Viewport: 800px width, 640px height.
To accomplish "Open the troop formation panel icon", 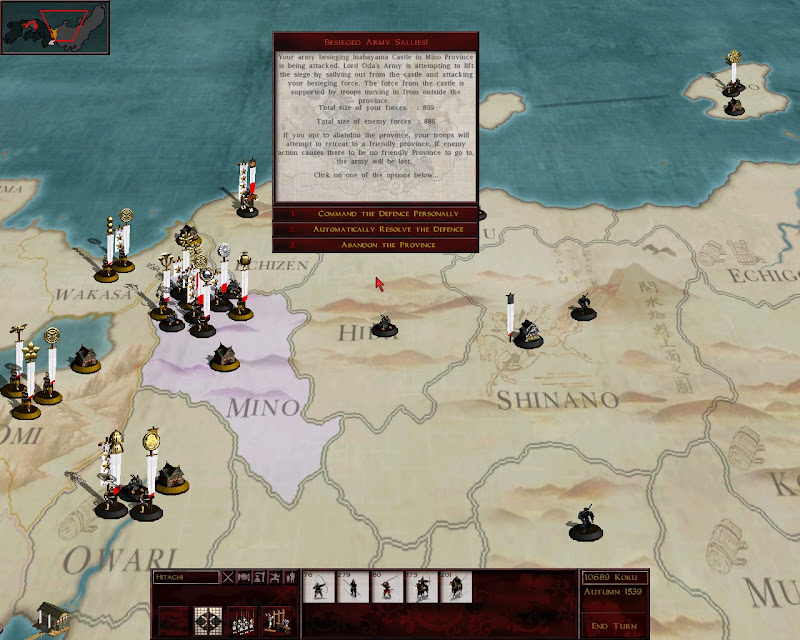I will tap(242, 619).
